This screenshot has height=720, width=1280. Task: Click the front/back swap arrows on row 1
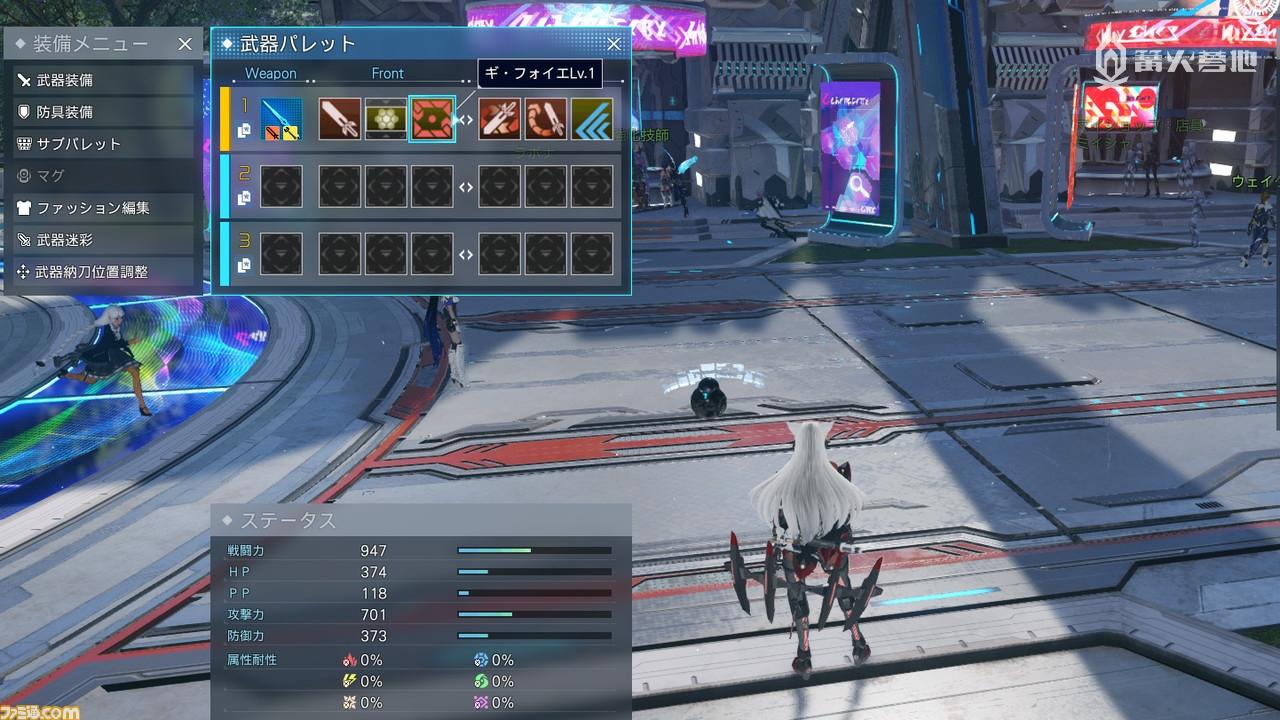465,117
